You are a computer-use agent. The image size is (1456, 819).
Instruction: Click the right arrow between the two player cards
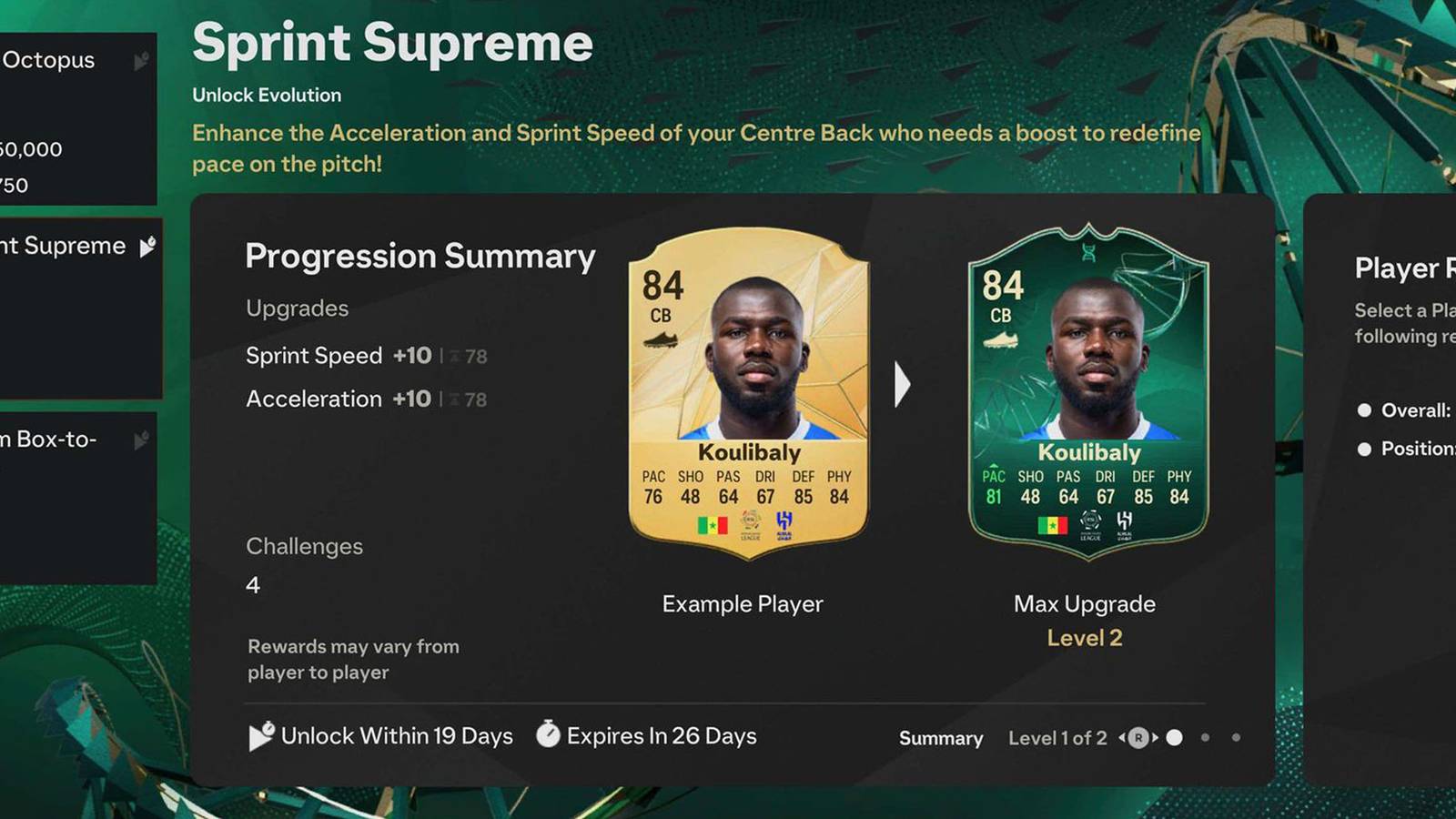pyautogui.click(x=902, y=386)
